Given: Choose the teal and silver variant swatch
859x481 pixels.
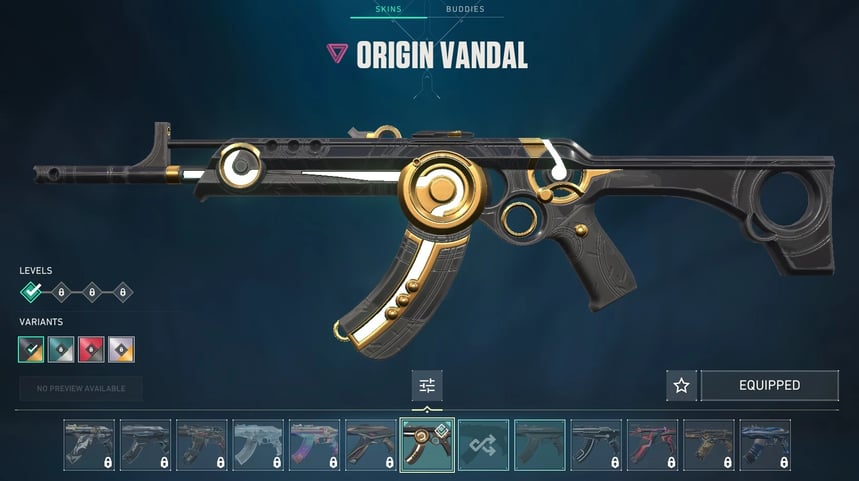Looking at the screenshot, I should (x=61, y=349).
